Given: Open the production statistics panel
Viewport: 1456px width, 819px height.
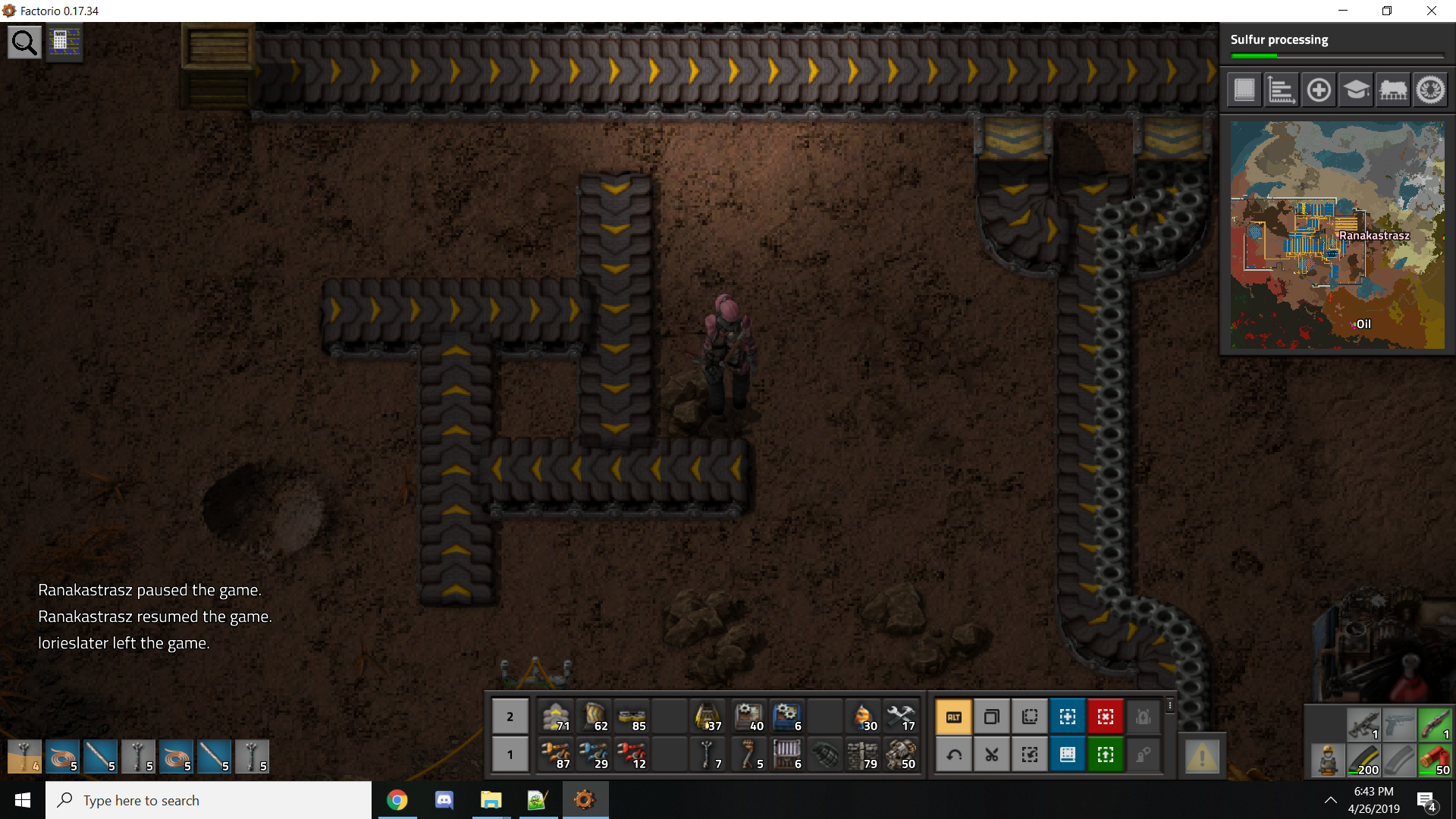Looking at the screenshot, I should 1281,89.
